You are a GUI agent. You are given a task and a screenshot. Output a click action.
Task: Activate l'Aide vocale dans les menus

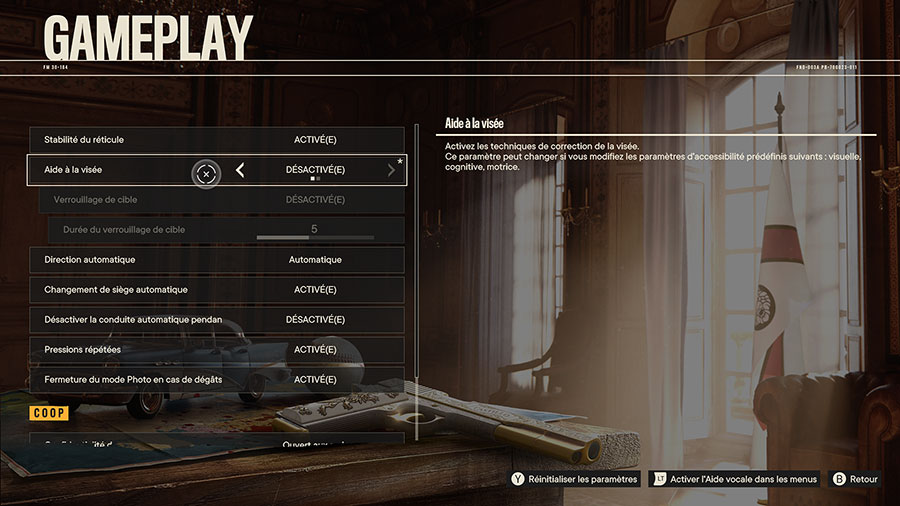click(735, 479)
